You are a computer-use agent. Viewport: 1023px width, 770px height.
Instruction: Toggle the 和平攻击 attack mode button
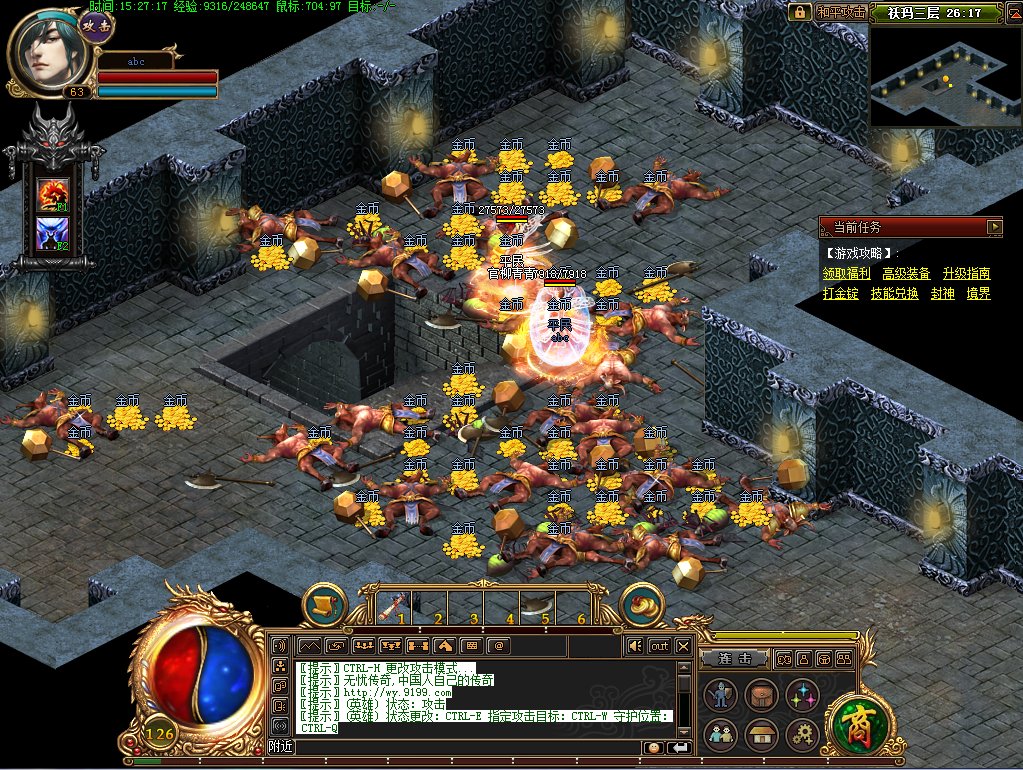[x=840, y=12]
